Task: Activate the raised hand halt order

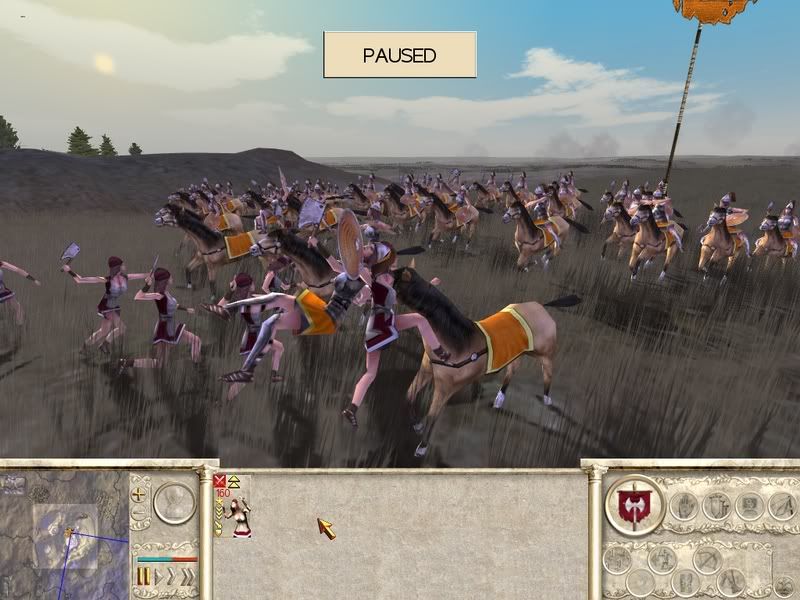Action: pyautogui.click(x=683, y=505)
